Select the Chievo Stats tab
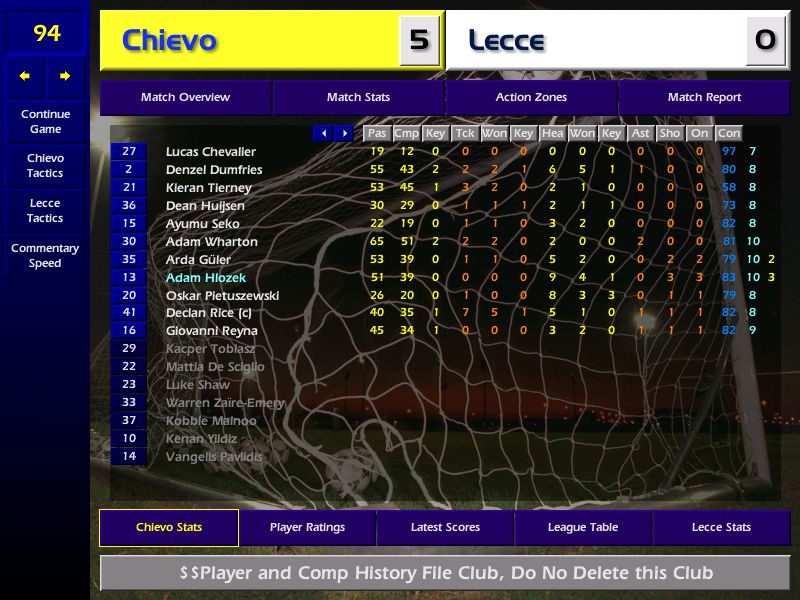Screen dimensions: 800x600 (x=169, y=528)
